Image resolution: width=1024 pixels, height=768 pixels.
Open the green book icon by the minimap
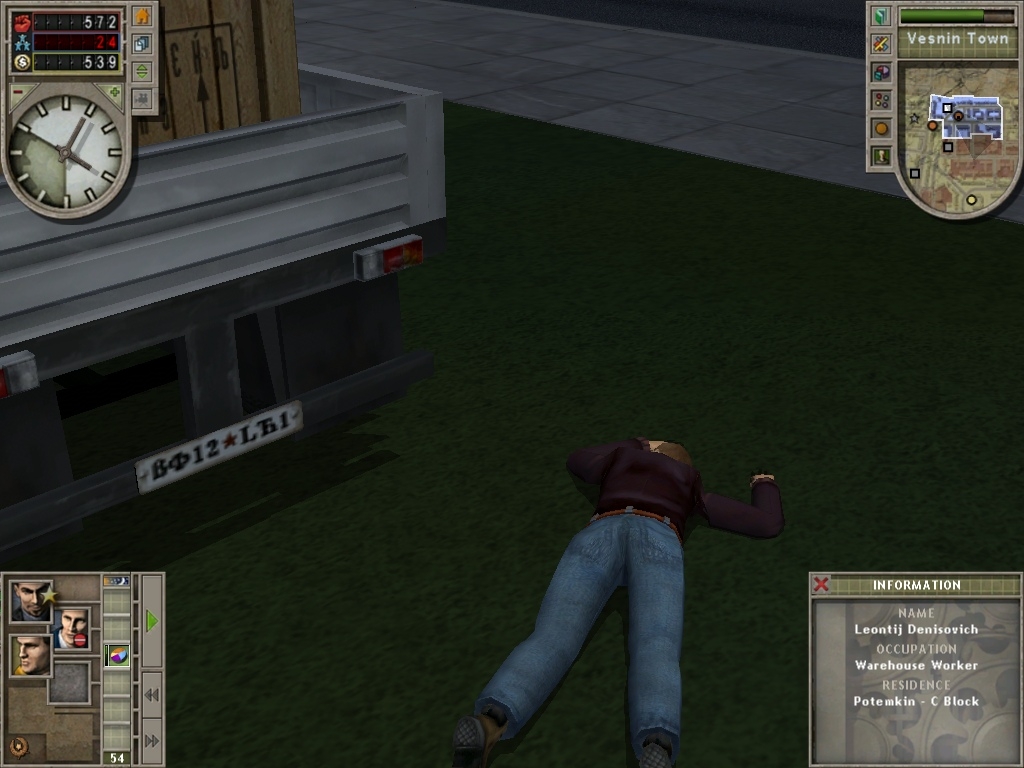[880, 16]
